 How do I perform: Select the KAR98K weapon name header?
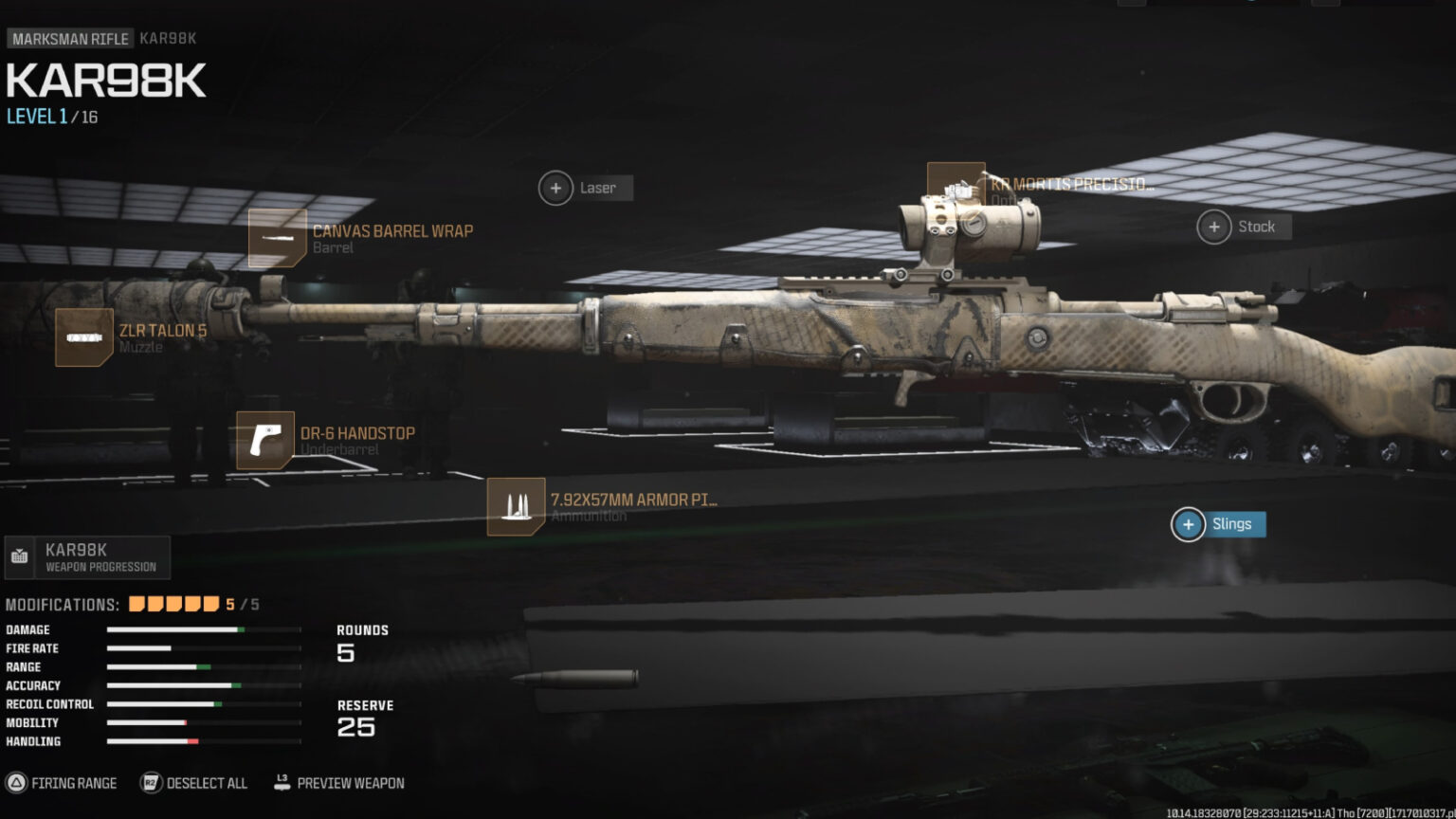coord(104,81)
